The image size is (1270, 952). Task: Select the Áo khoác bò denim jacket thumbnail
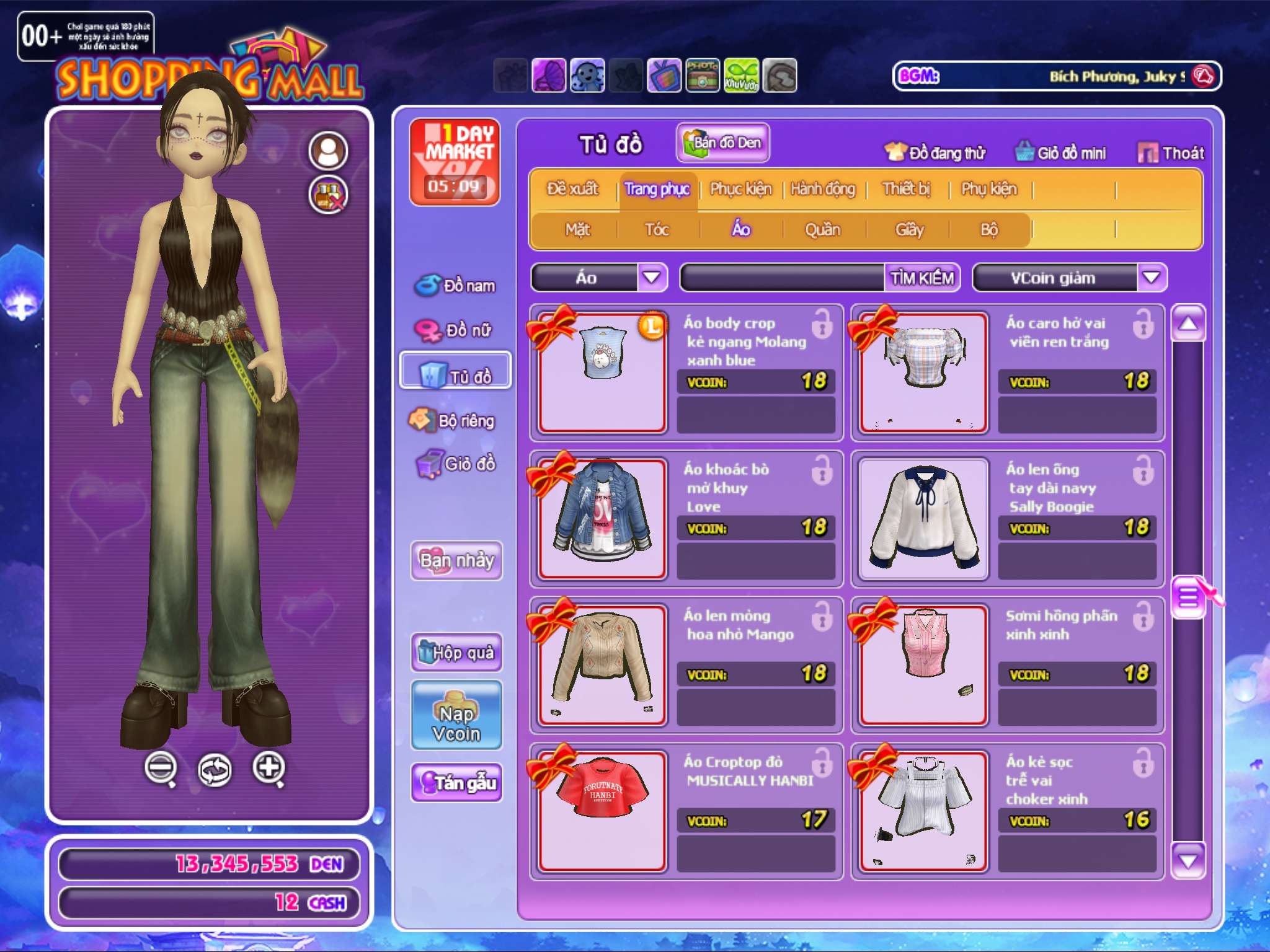coord(602,518)
